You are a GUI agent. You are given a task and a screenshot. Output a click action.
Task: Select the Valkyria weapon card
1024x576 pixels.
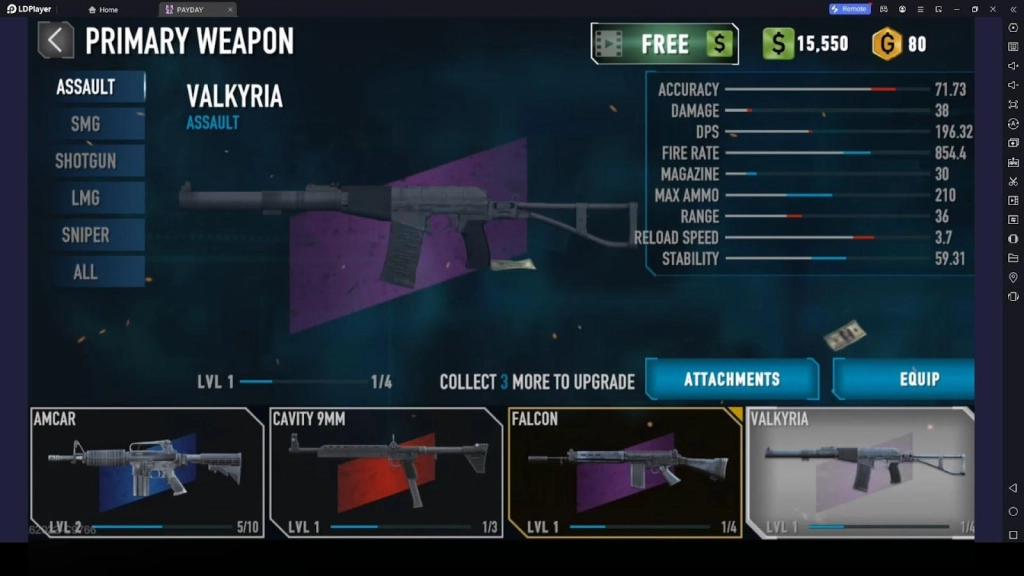click(860, 472)
